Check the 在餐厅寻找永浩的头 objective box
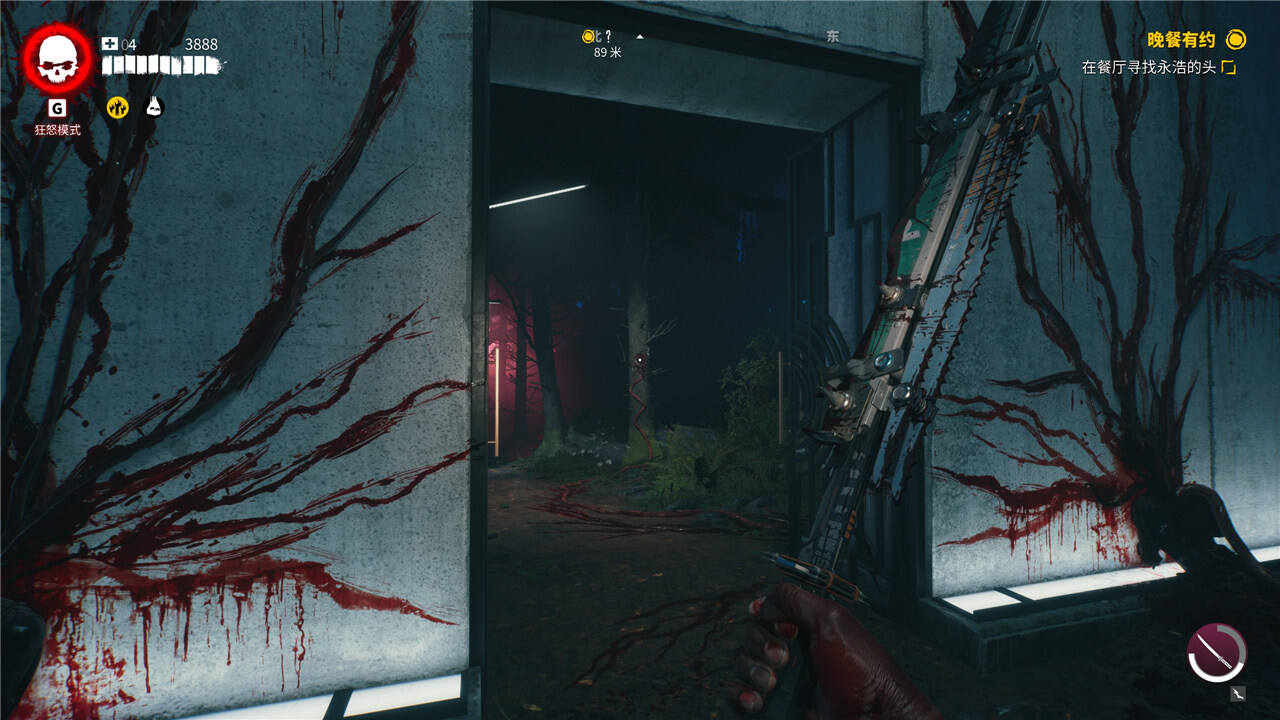The height and width of the screenshot is (720, 1280). [1229, 68]
